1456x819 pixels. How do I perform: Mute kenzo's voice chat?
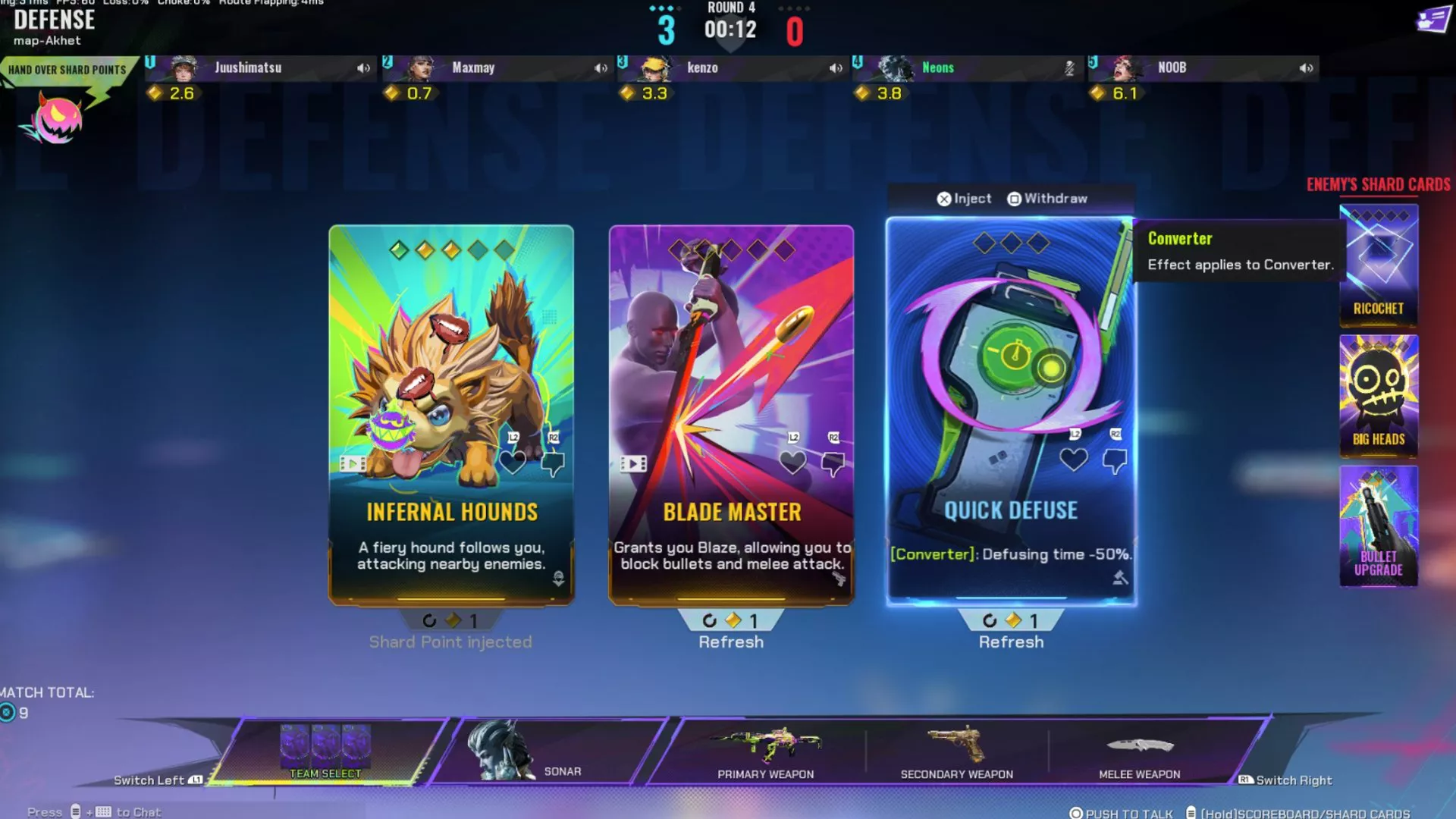coord(835,67)
